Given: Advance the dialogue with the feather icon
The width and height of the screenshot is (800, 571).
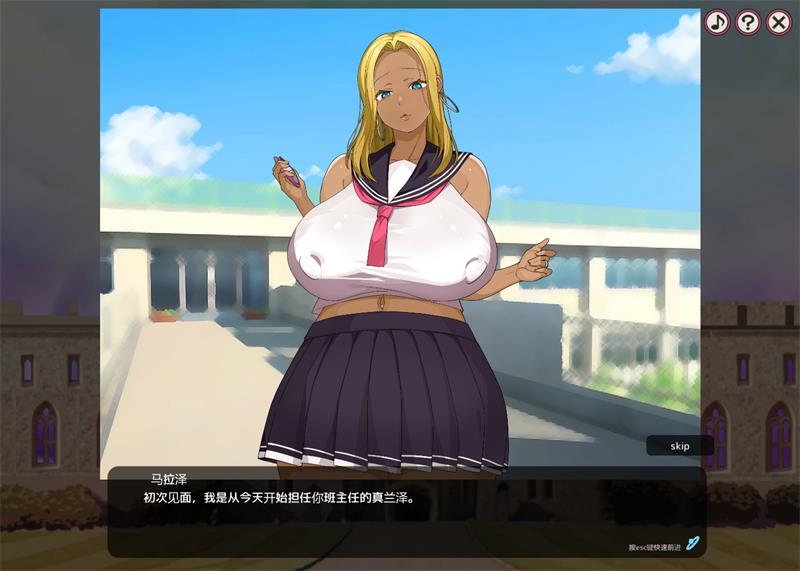Looking at the screenshot, I should [692, 543].
